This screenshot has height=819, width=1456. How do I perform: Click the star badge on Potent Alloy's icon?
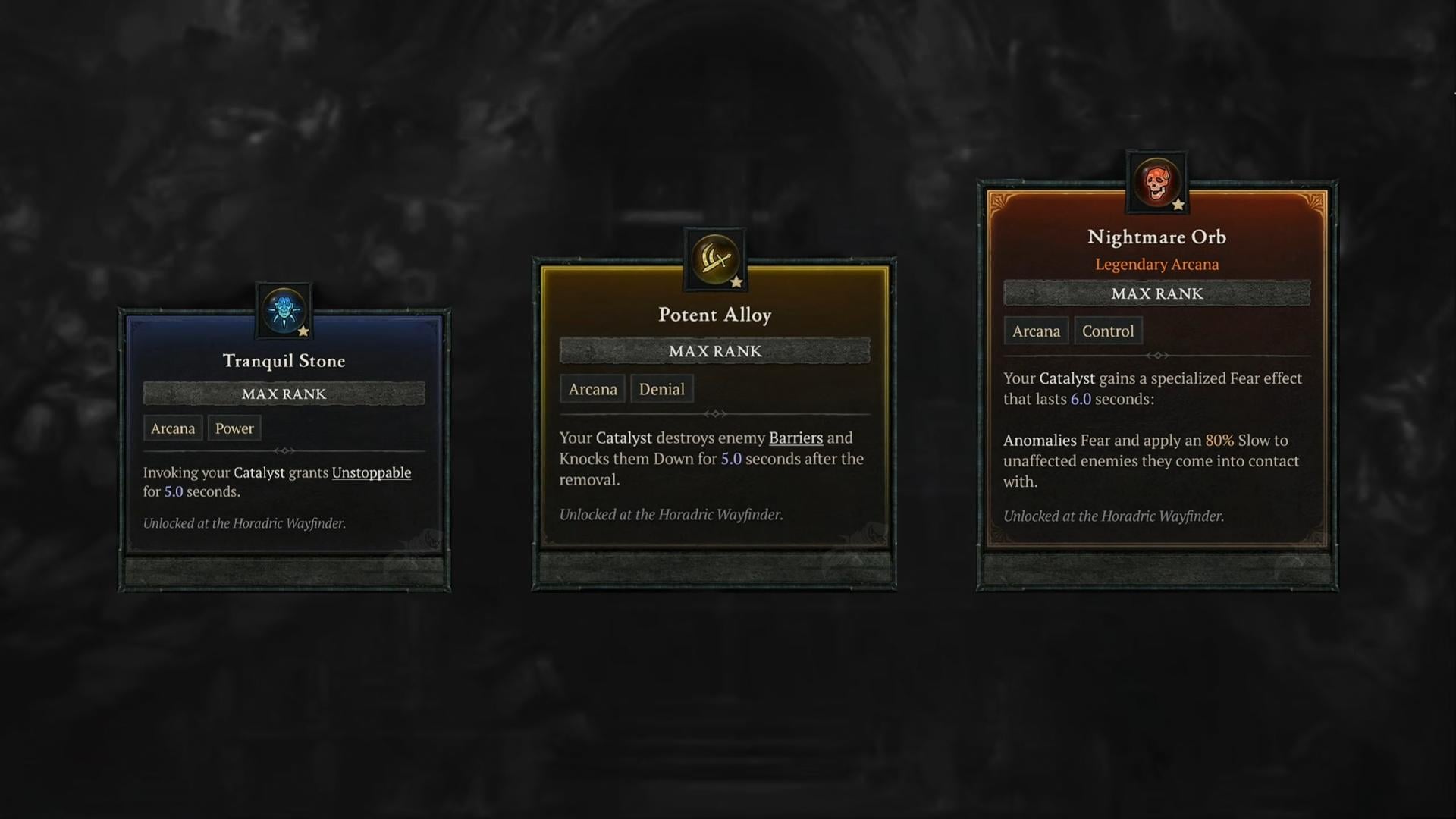735,280
